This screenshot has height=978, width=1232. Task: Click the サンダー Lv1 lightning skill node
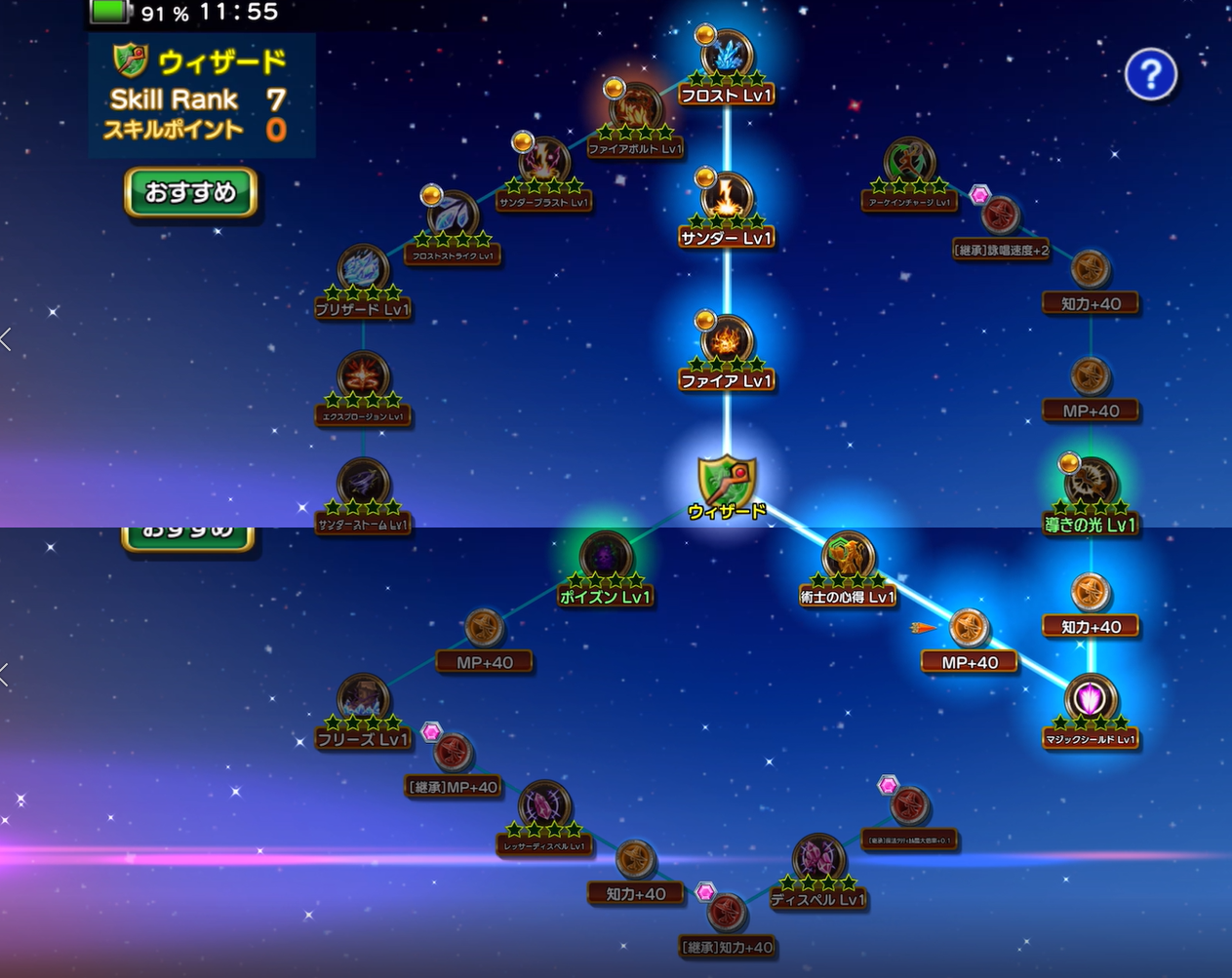pyautogui.click(x=728, y=198)
